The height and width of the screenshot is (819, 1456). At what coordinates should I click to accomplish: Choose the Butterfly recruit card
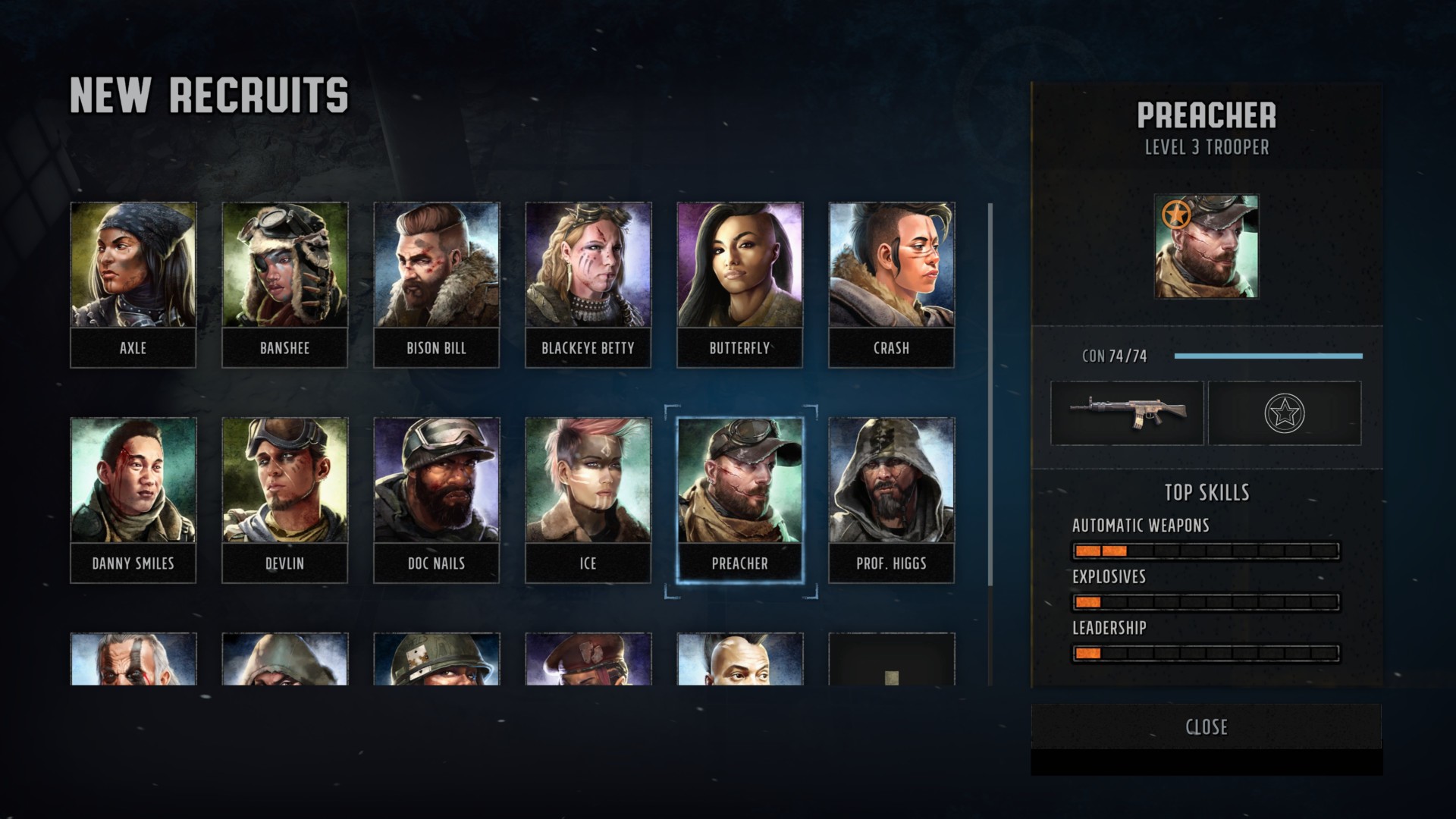[739, 284]
